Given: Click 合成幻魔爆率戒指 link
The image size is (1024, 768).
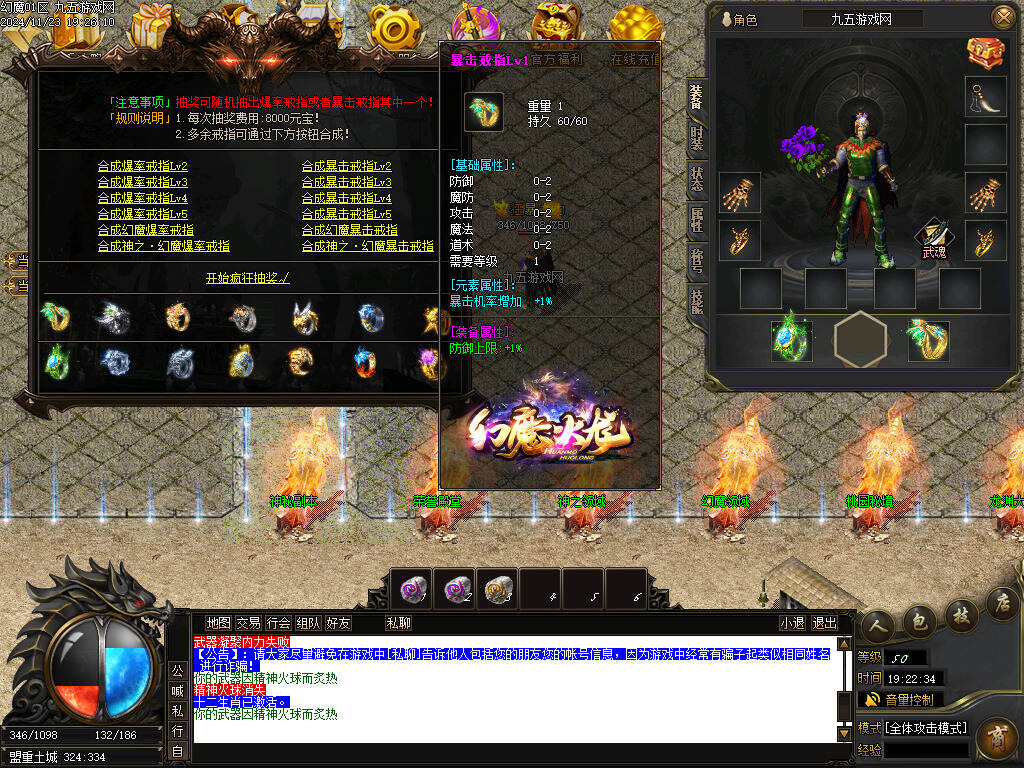Looking at the screenshot, I should click(x=145, y=230).
